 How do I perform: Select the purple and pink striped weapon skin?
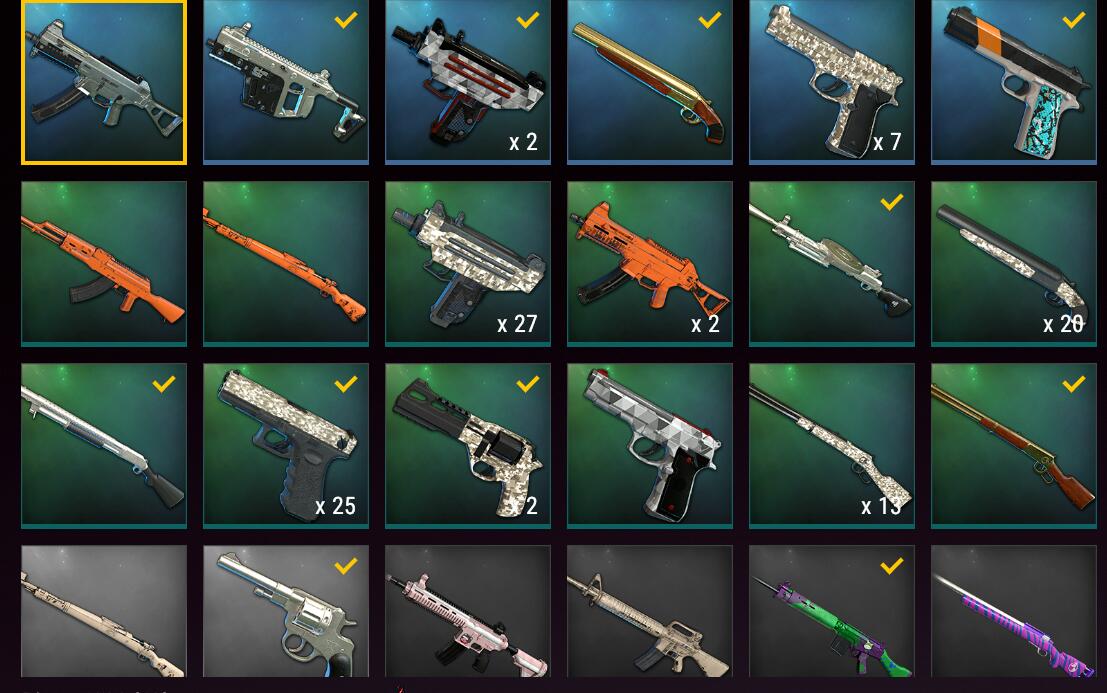[x=1014, y=612]
